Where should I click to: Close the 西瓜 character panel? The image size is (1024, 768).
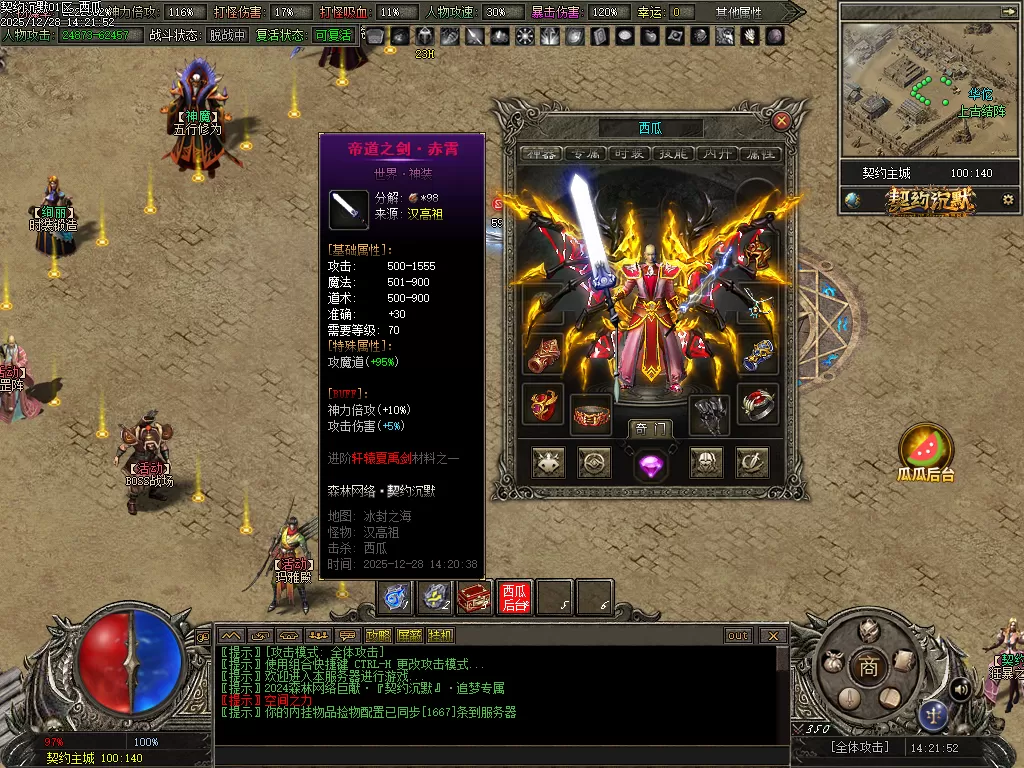pyautogui.click(x=782, y=121)
